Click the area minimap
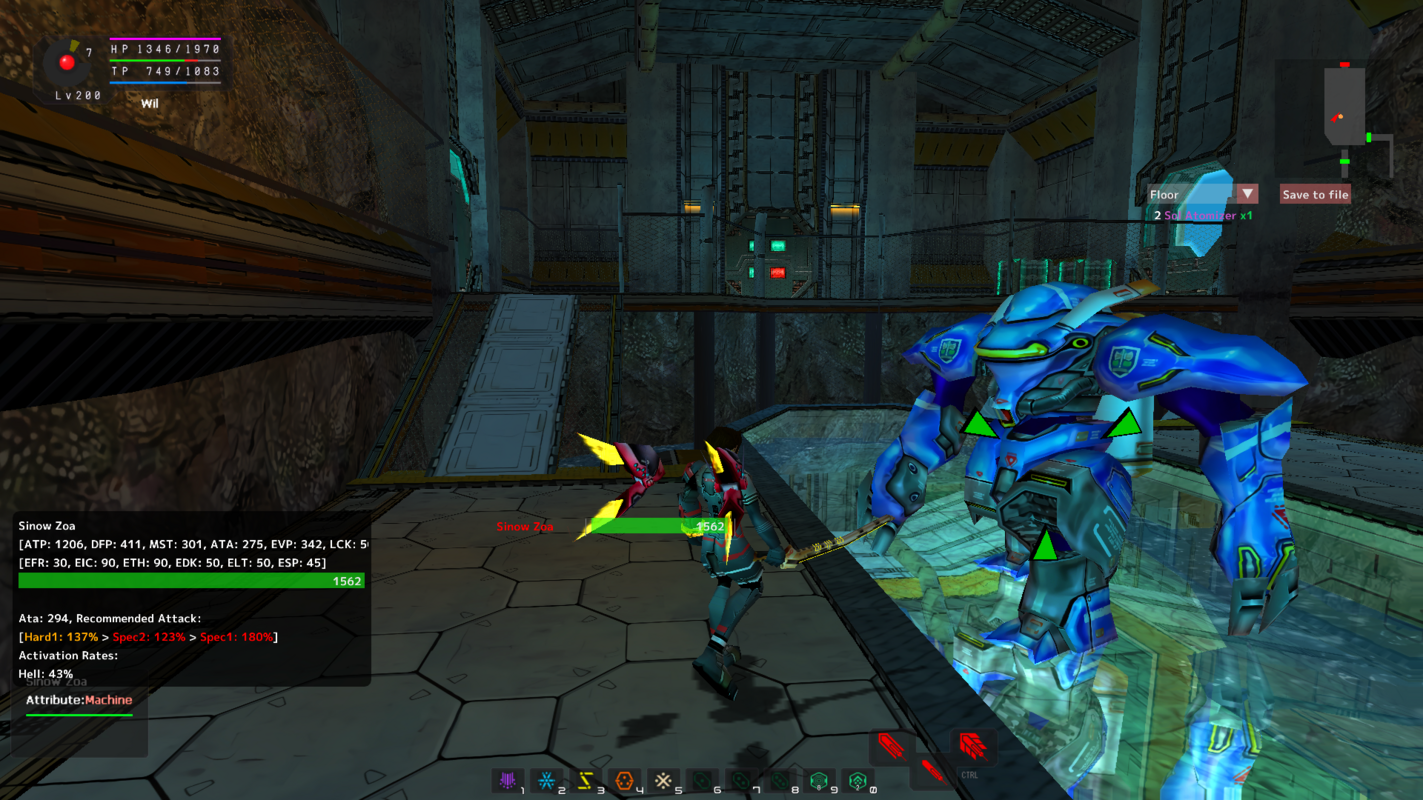 click(1349, 122)
